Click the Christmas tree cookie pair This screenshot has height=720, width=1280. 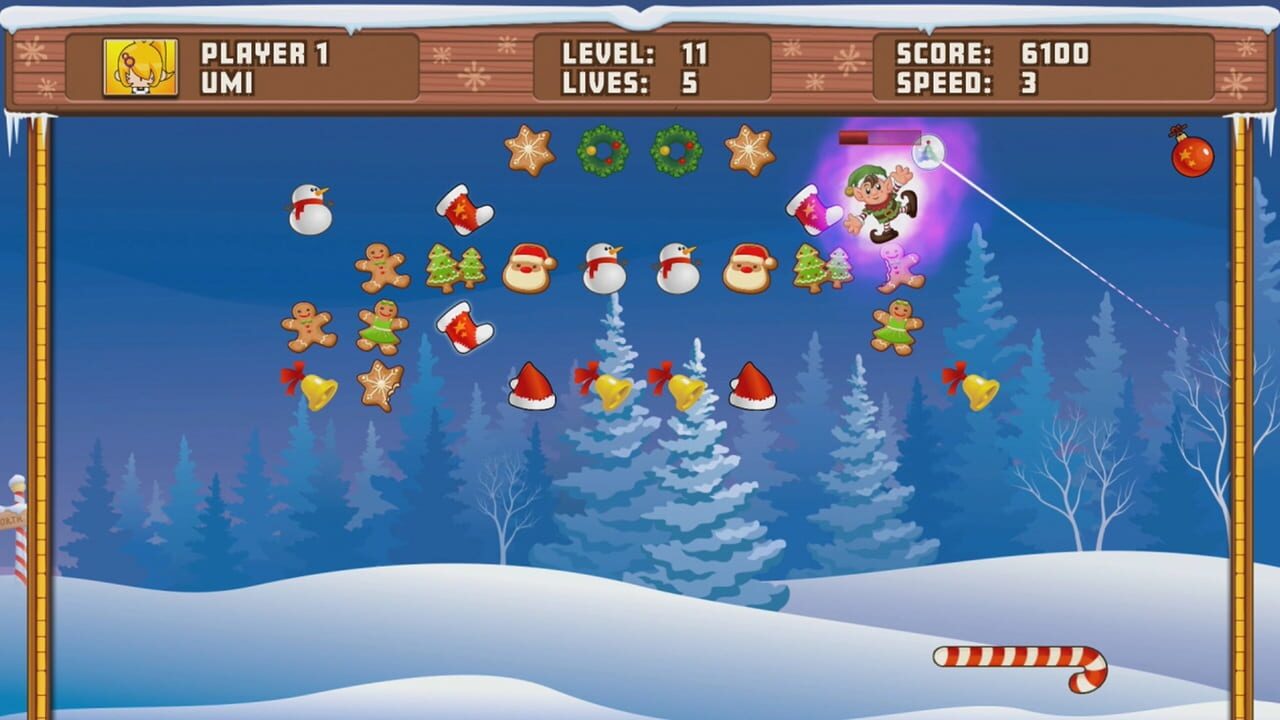coord(455,268)
